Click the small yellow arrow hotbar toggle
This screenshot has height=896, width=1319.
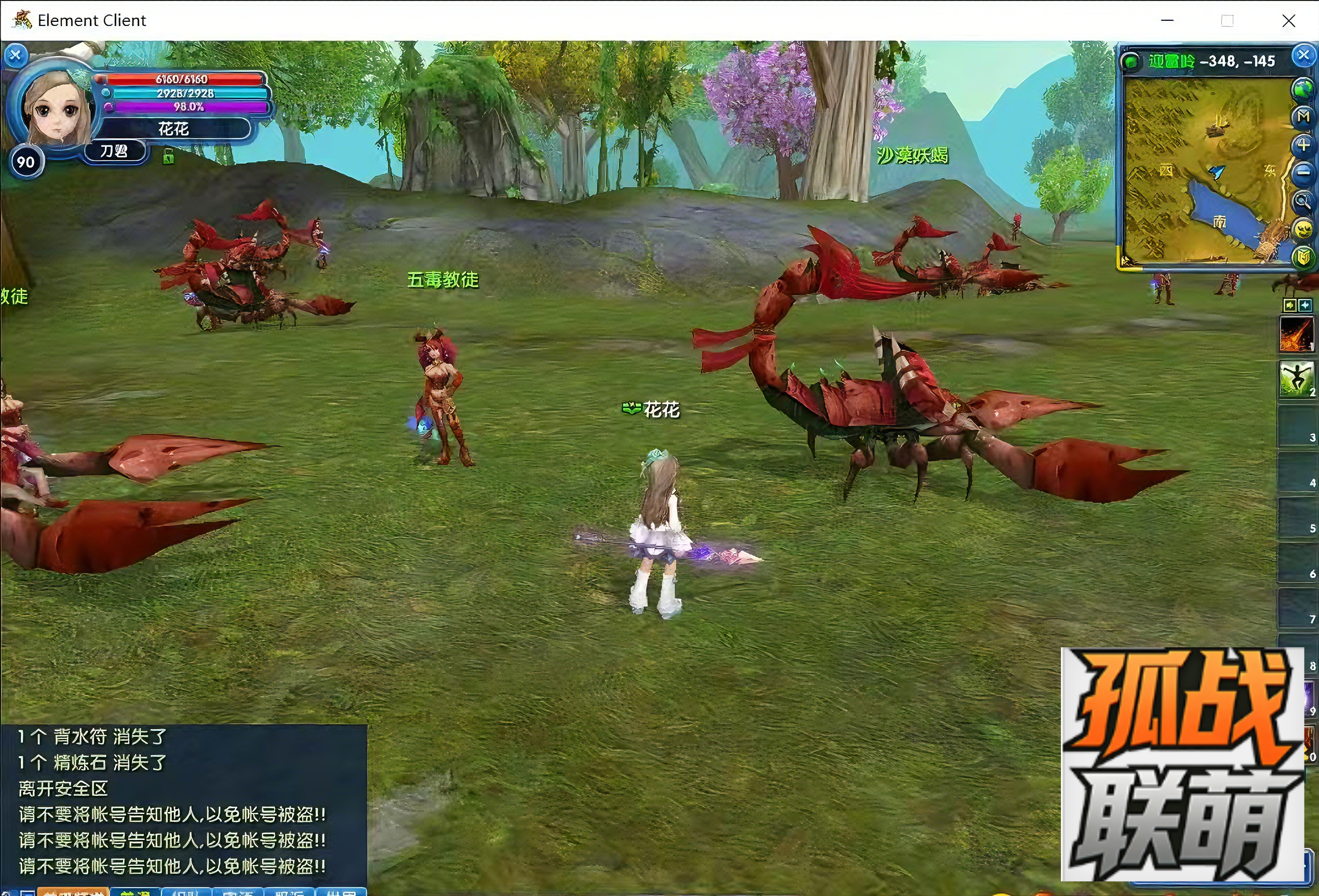tap(1289, 305)
